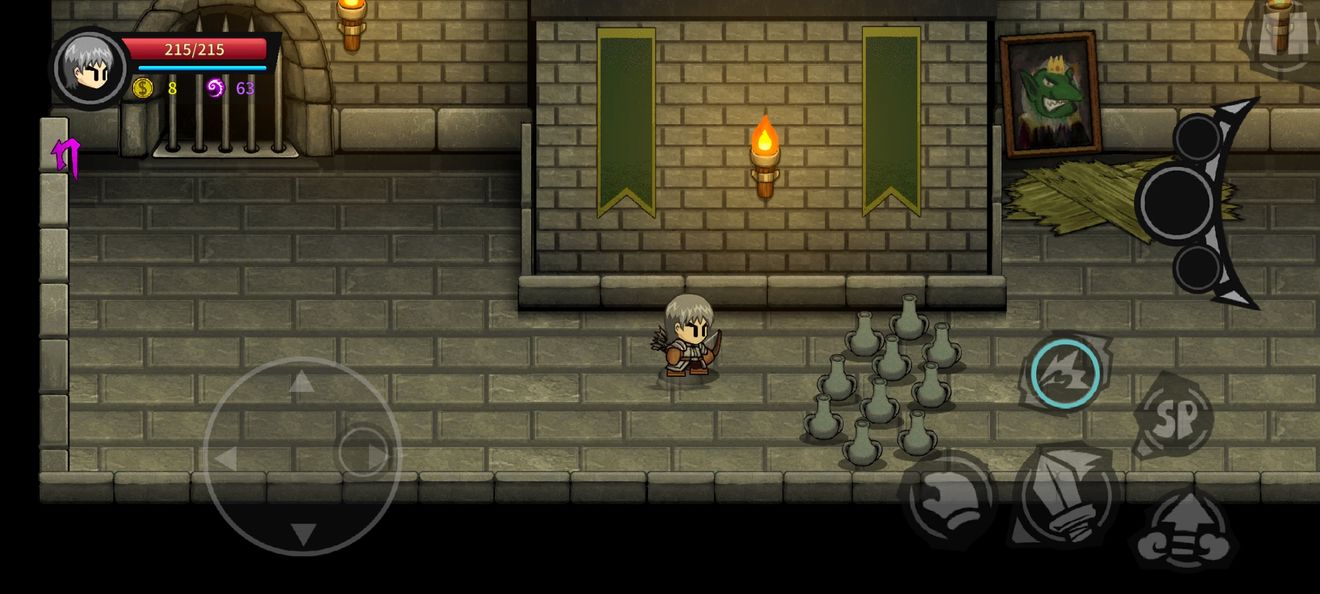1320x594 pixels.
Task: Use the cyan-ringed lightning claw skill
Action: click(x=1065, y=373)
